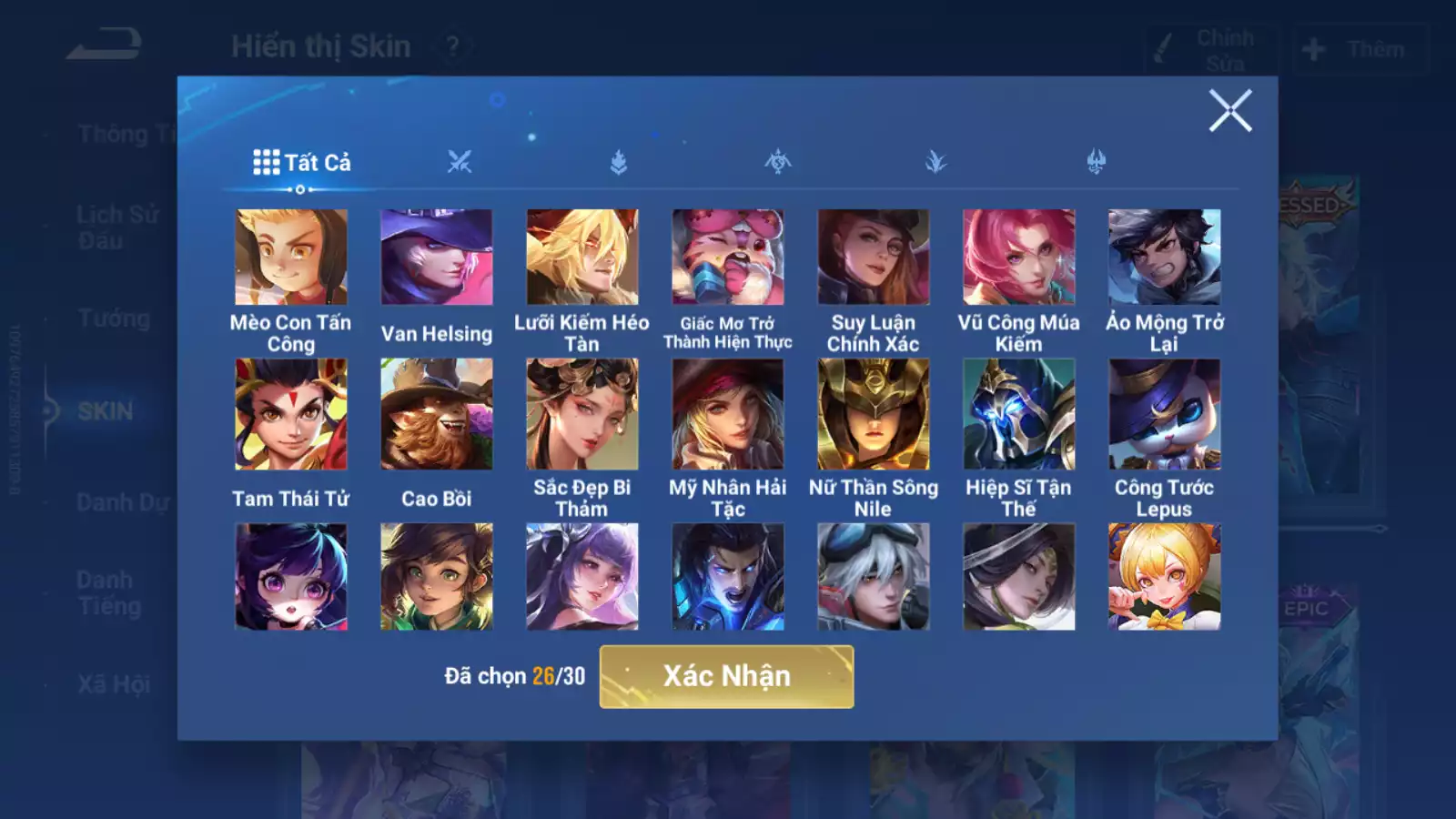Choose the Nữ Thần Sông Nile skin
This screenshot has height=819, width=1456.
pyautogui.click(x=874, y=414)
